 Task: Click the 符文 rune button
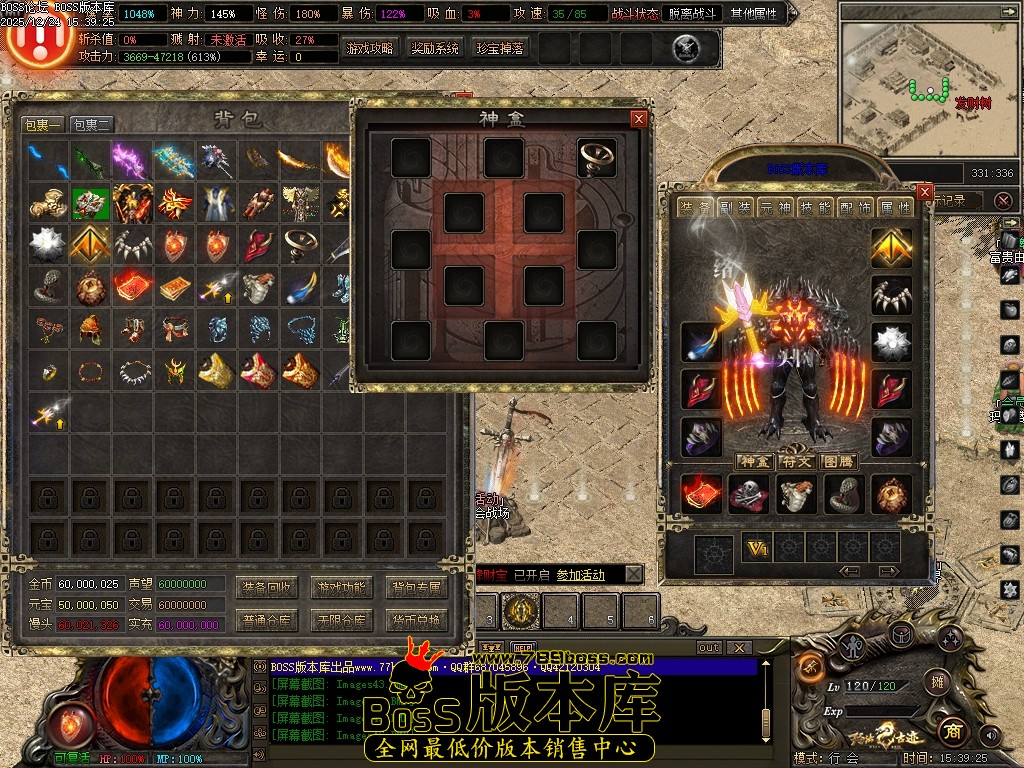click(796, 461)
